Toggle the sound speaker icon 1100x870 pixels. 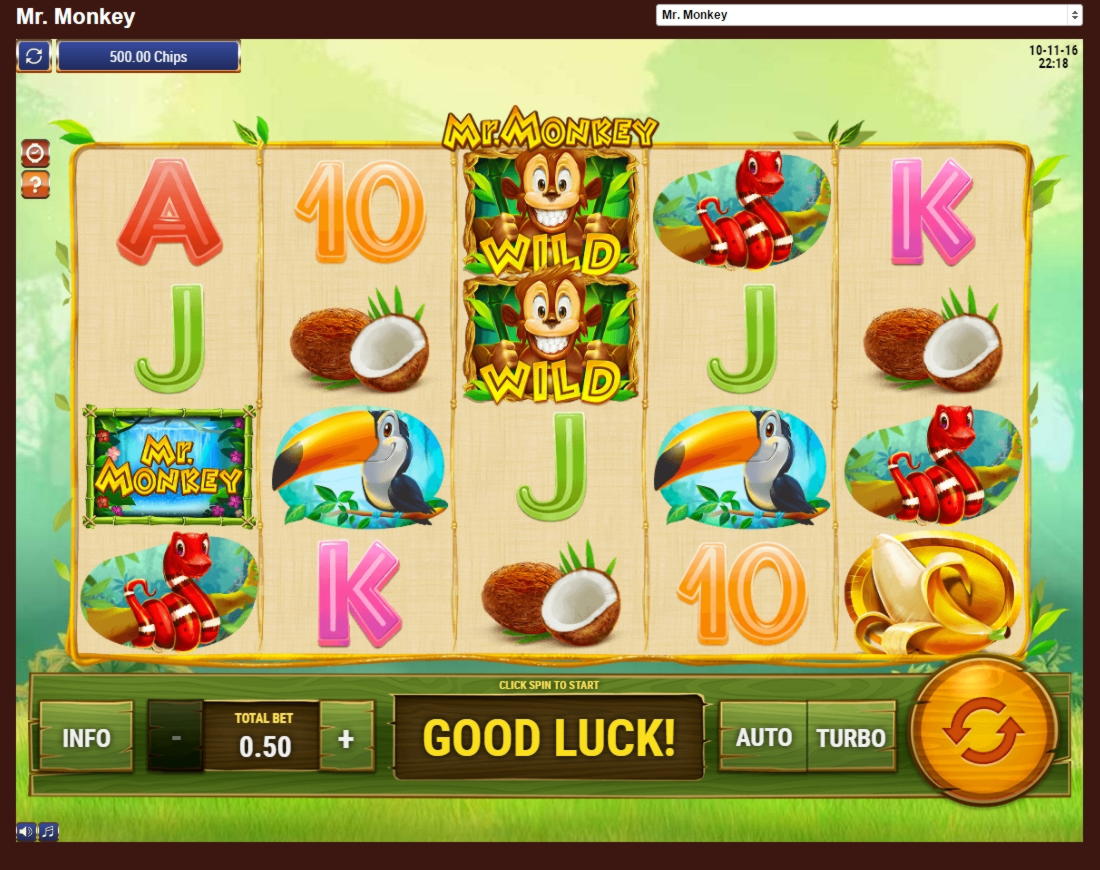click(26, 831)
